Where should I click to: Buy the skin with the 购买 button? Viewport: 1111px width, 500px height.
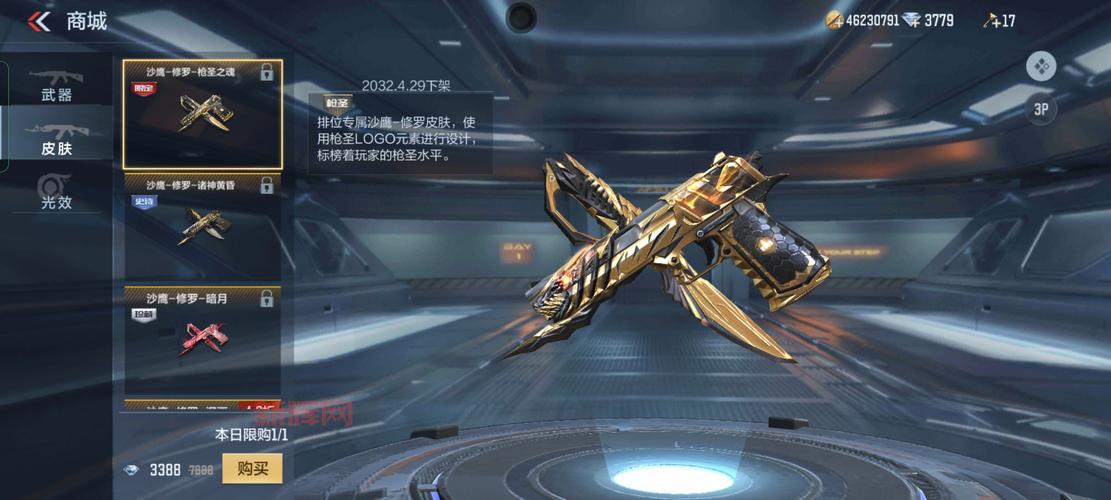pyautogui.click(x=252, y=469)
